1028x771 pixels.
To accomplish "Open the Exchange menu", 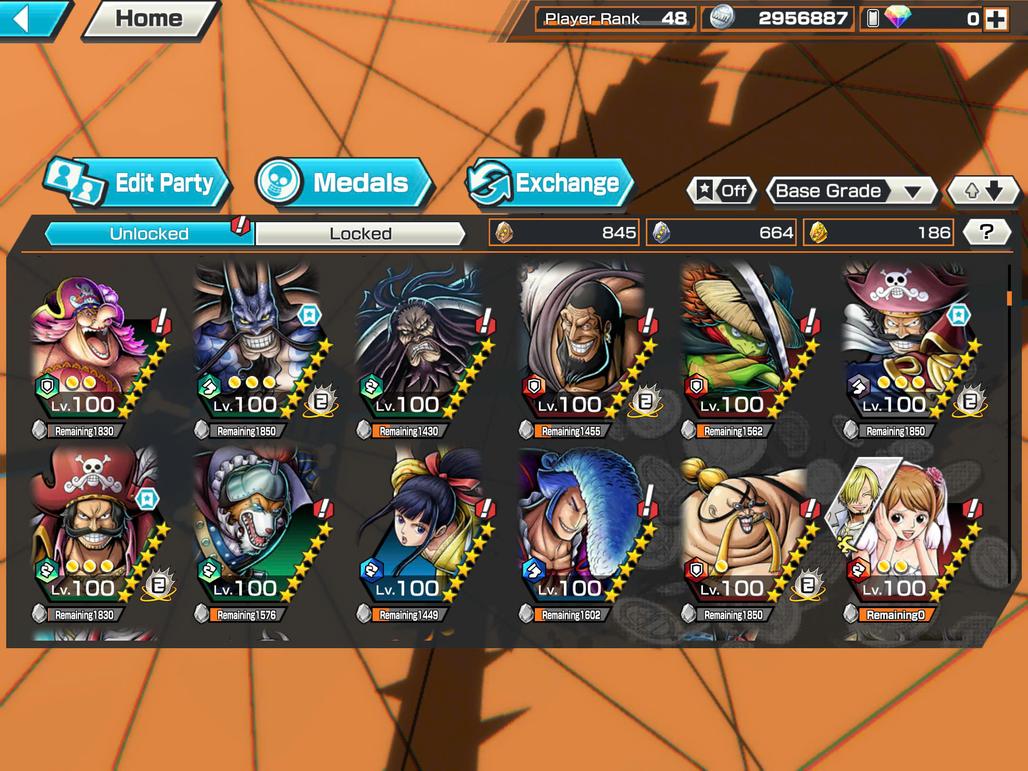I will (551, 183).
